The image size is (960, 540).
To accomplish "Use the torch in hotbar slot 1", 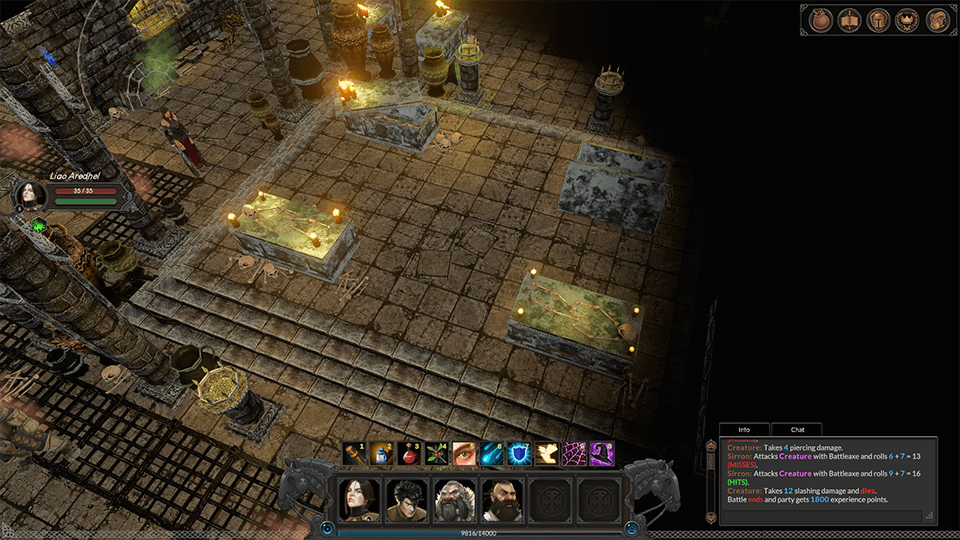I will [354, 454].
